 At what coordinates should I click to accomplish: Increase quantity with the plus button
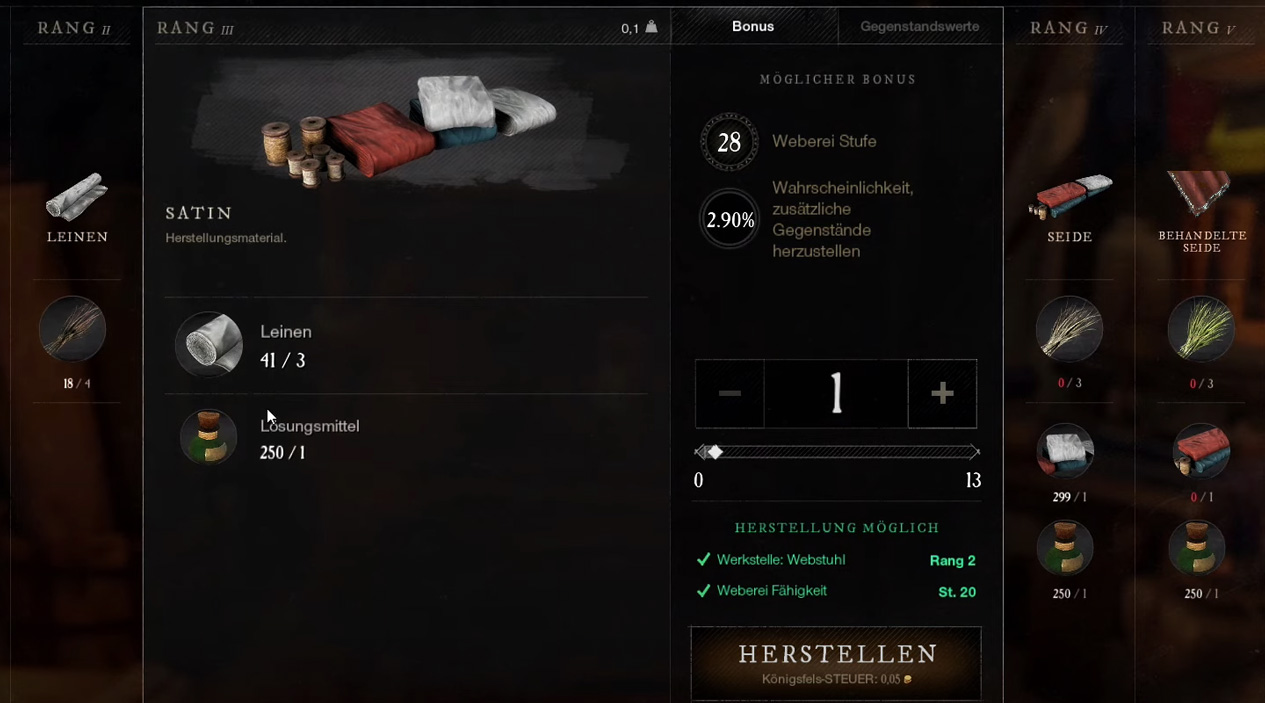point(942,394)
